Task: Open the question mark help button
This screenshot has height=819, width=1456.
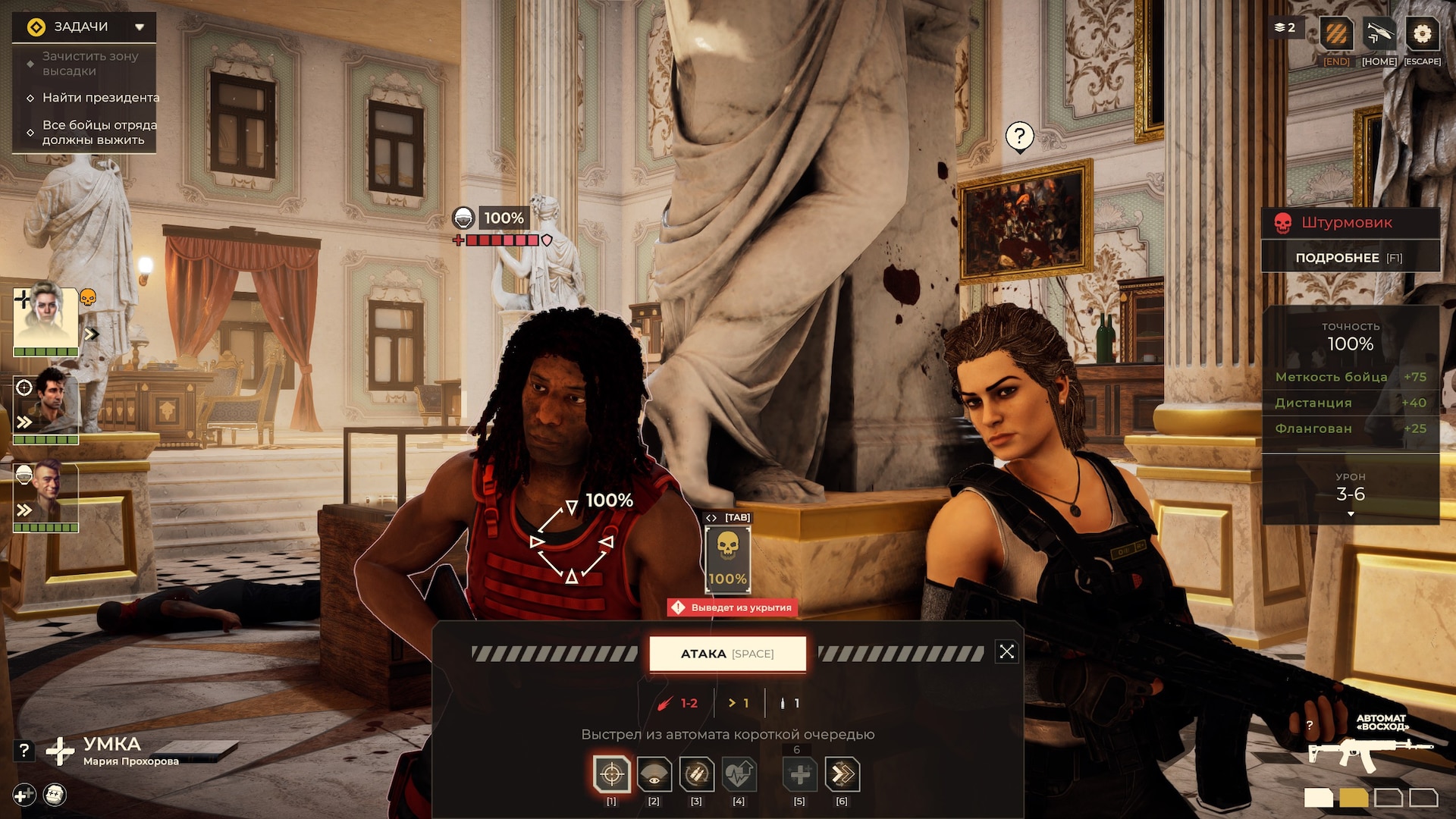Action: 24,751
